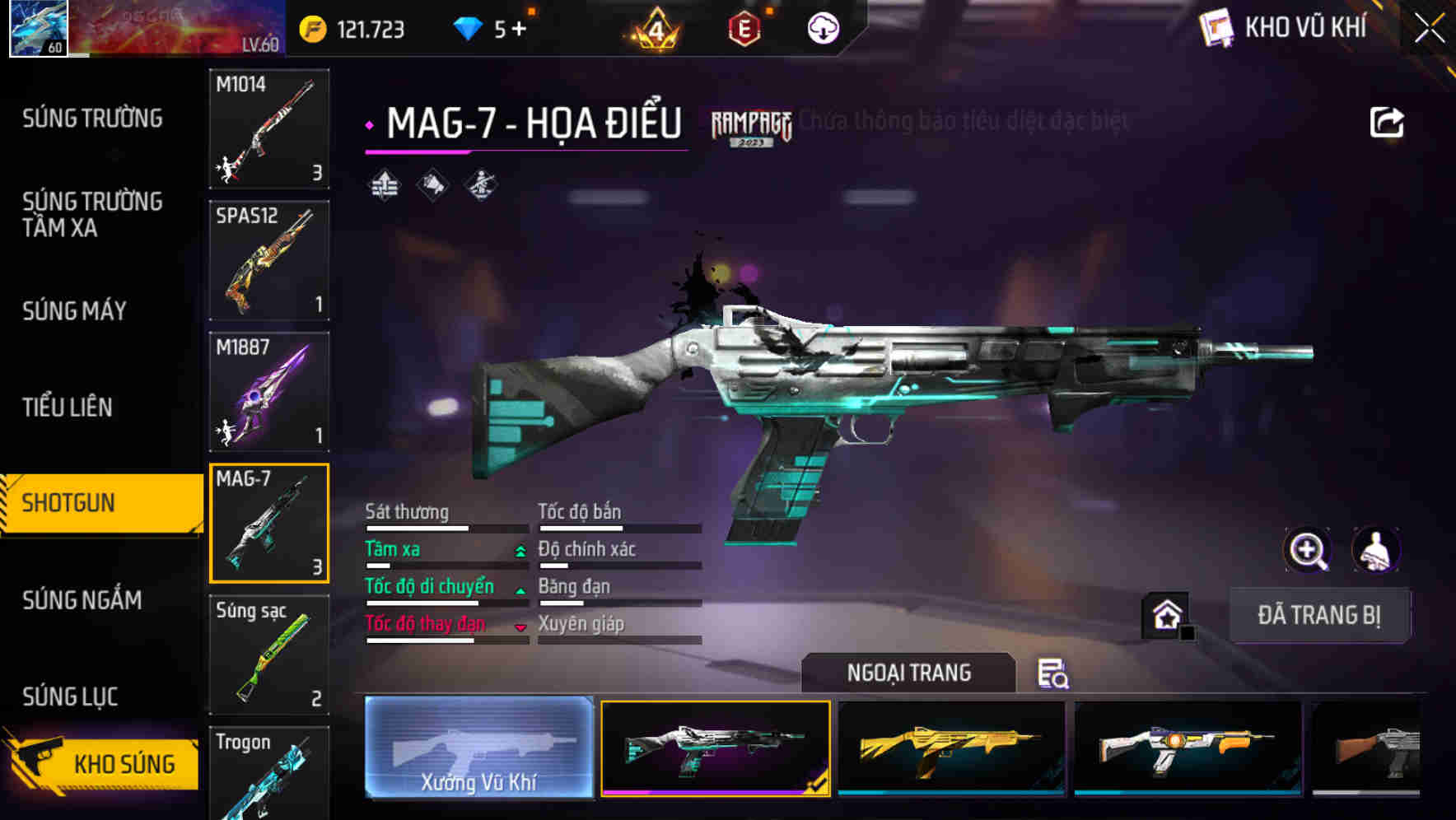Image resolution: width=1456 pixels, height=820 pixels.
Task: Show the Súng Ngắm weapons
Action: tap(82, 600)
